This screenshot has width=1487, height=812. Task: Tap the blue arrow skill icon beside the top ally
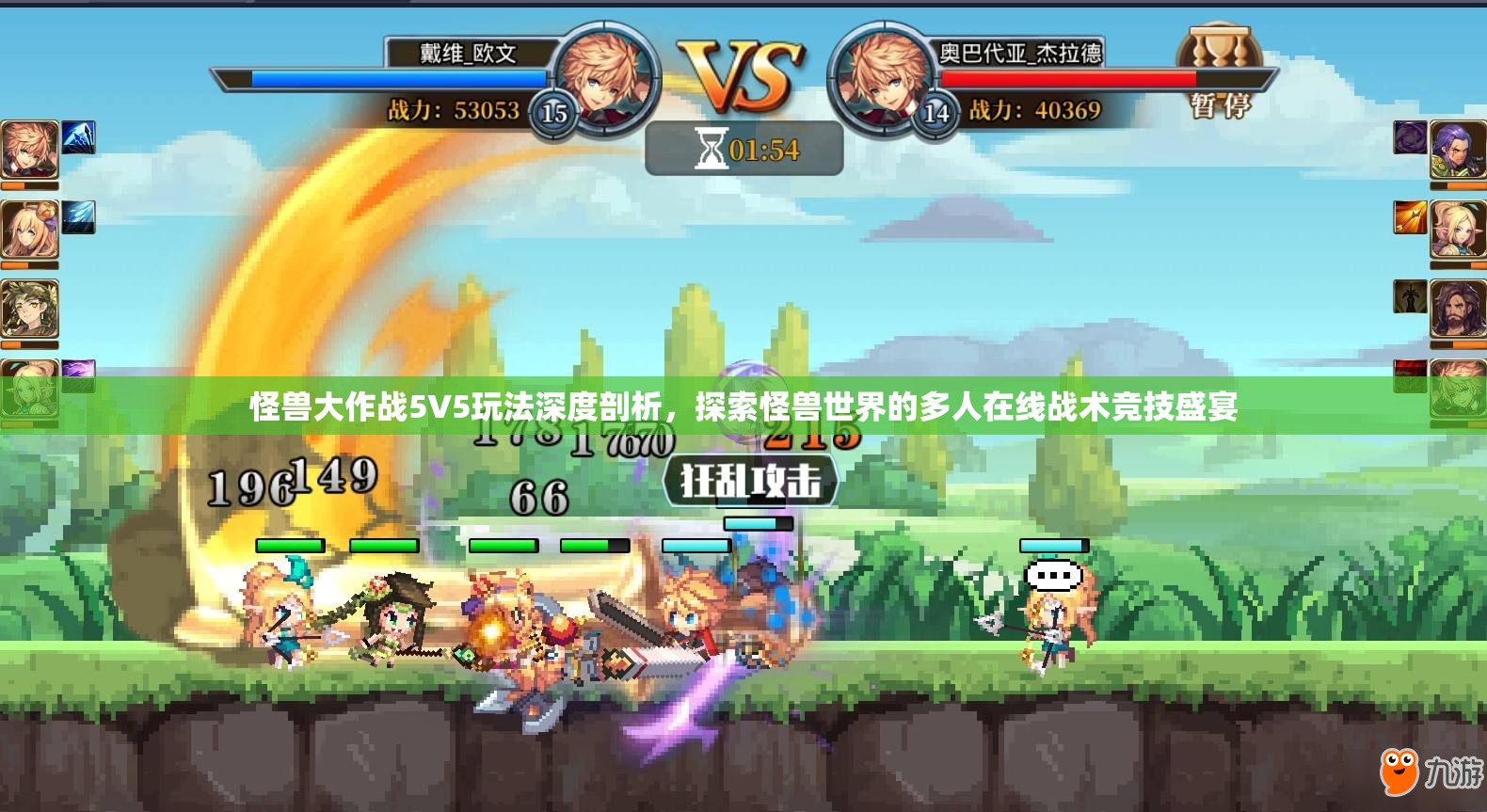[79, 138]
